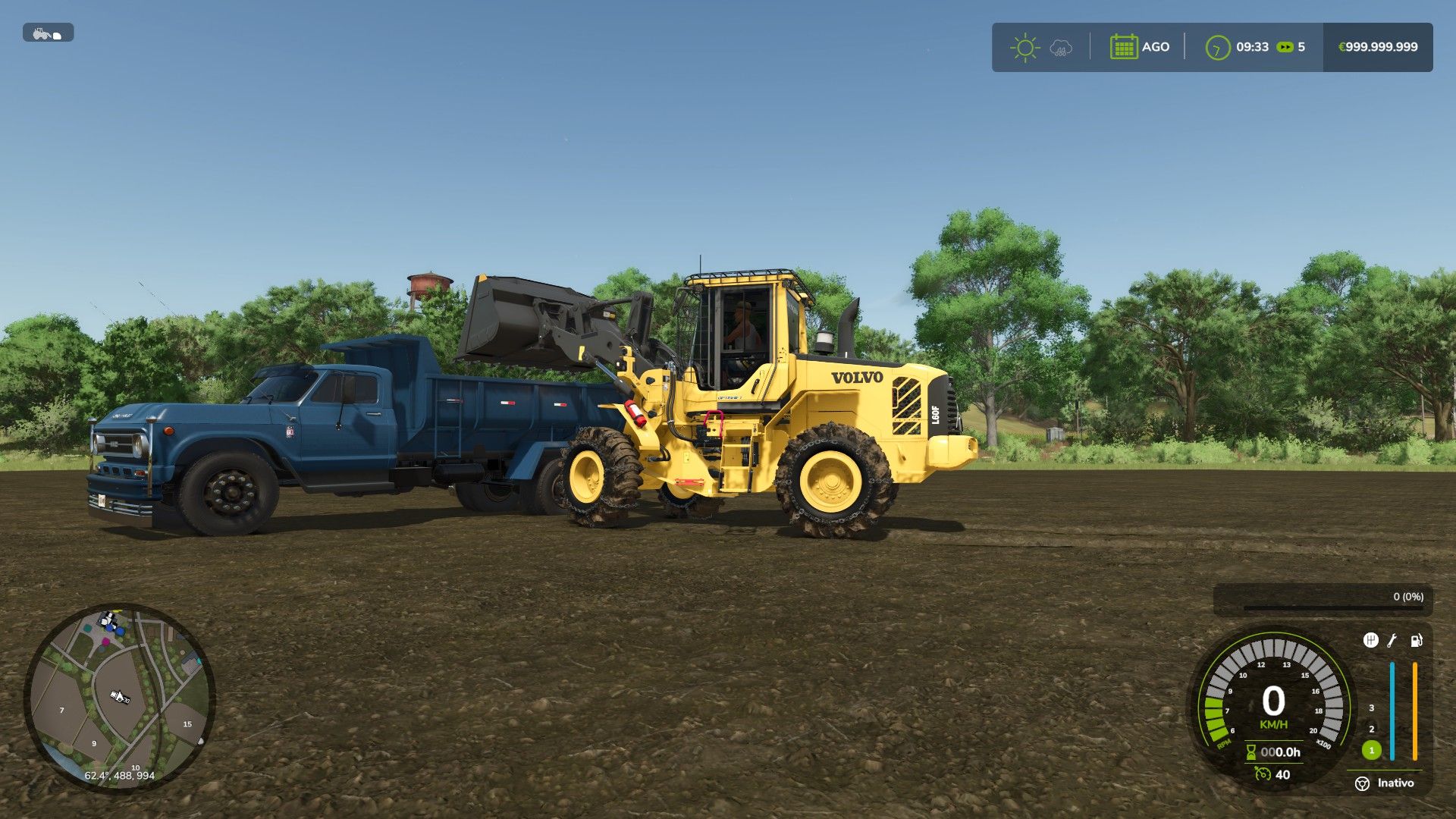Screen dimensions: 1456x819
Task: Select the gearbox icon above gear list
Action: [1370, 641]
